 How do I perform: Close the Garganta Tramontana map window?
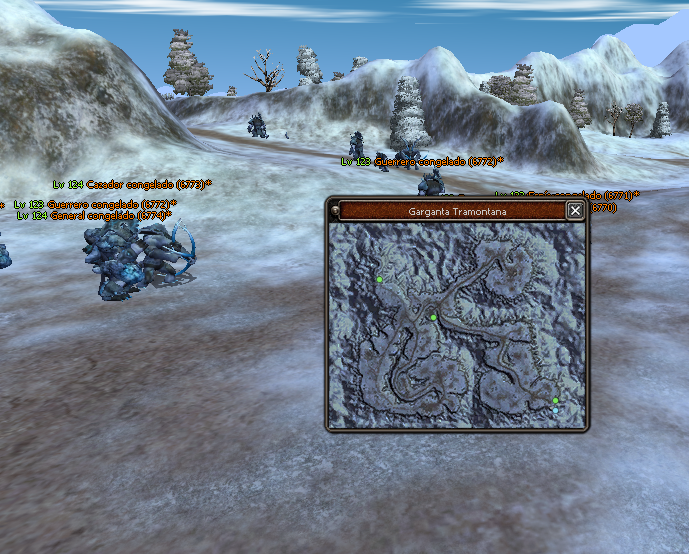pos(575,210)
